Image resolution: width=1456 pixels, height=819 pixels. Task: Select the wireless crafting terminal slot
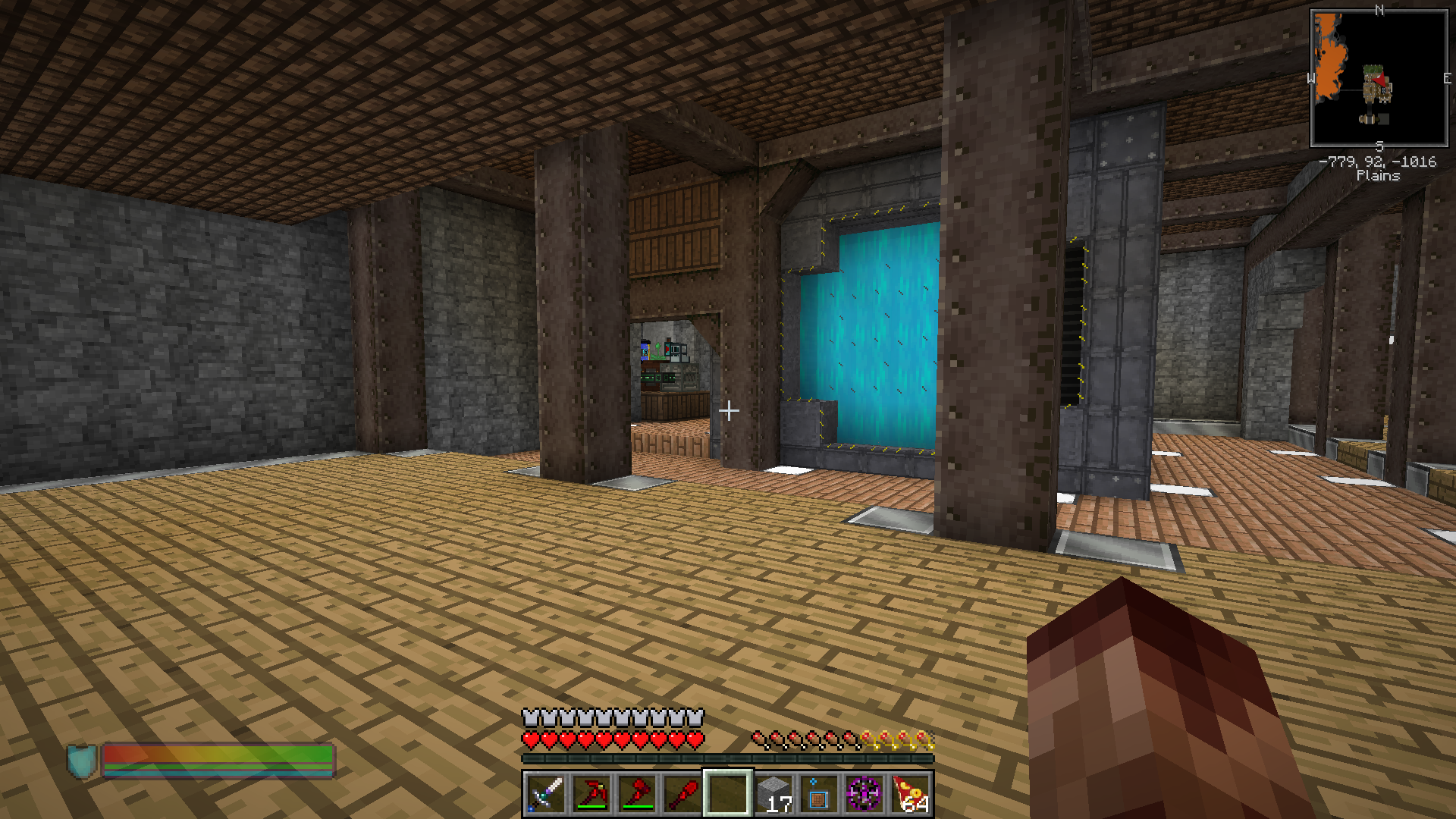818,794
